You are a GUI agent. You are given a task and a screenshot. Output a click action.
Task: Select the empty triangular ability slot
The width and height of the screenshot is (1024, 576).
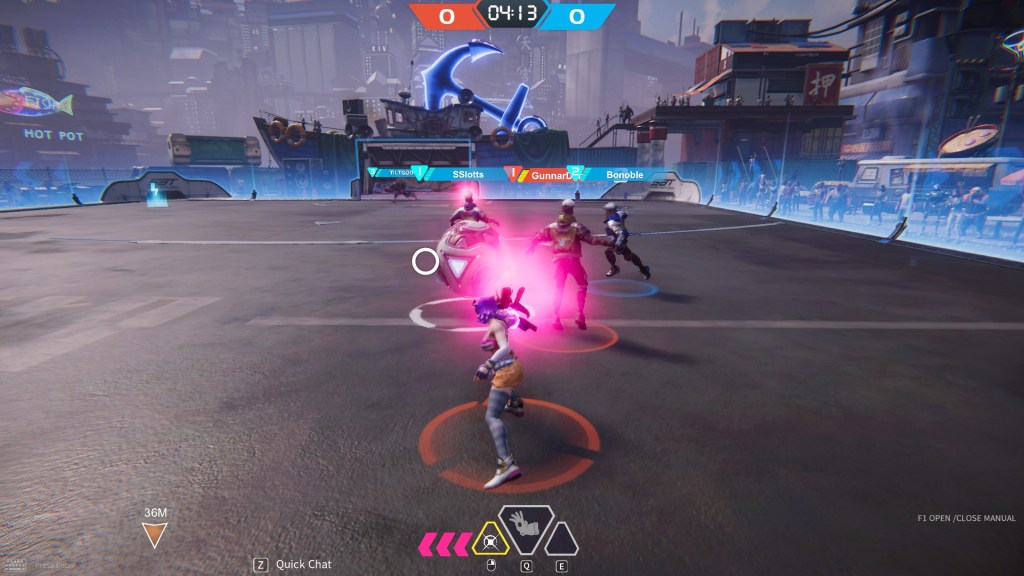click(x=561, y=540)
